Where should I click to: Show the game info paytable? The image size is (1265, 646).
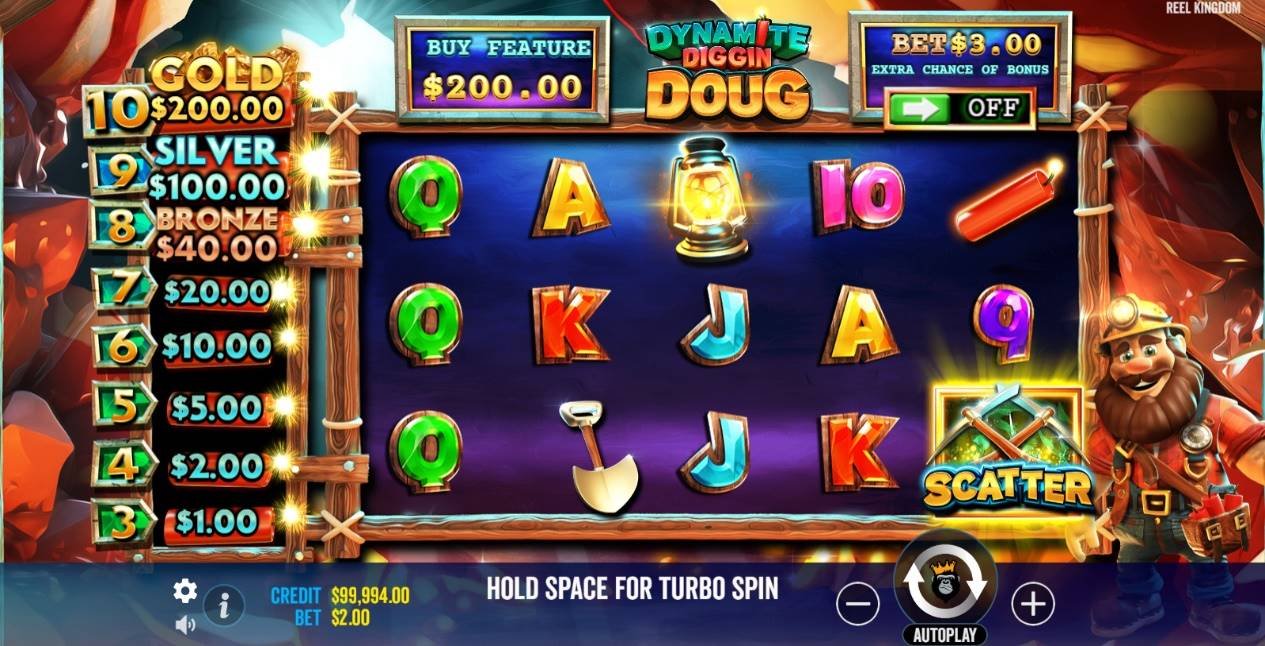click(224, 604)
